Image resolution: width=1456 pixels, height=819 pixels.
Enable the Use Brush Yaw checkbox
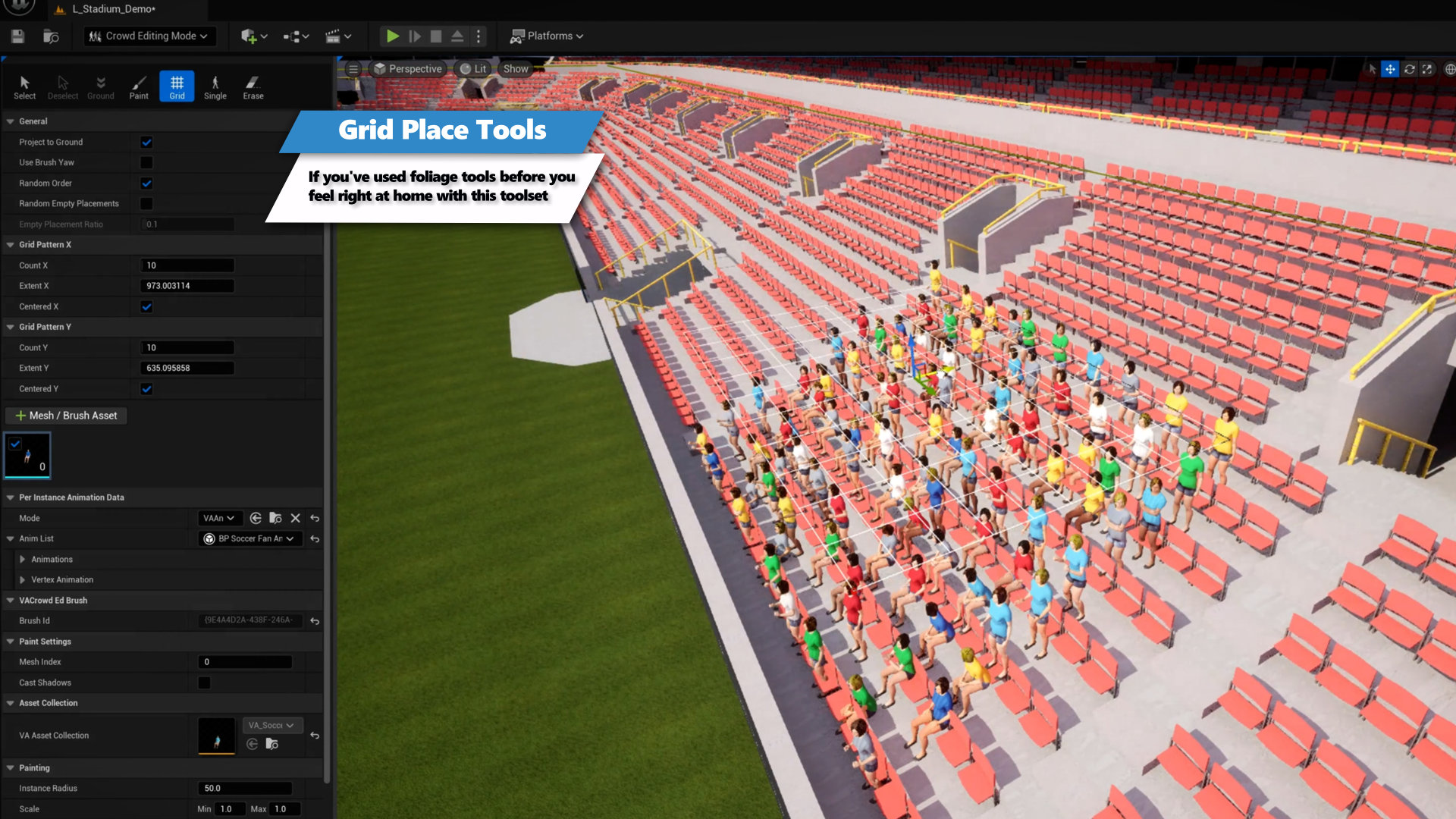(146, 162)
